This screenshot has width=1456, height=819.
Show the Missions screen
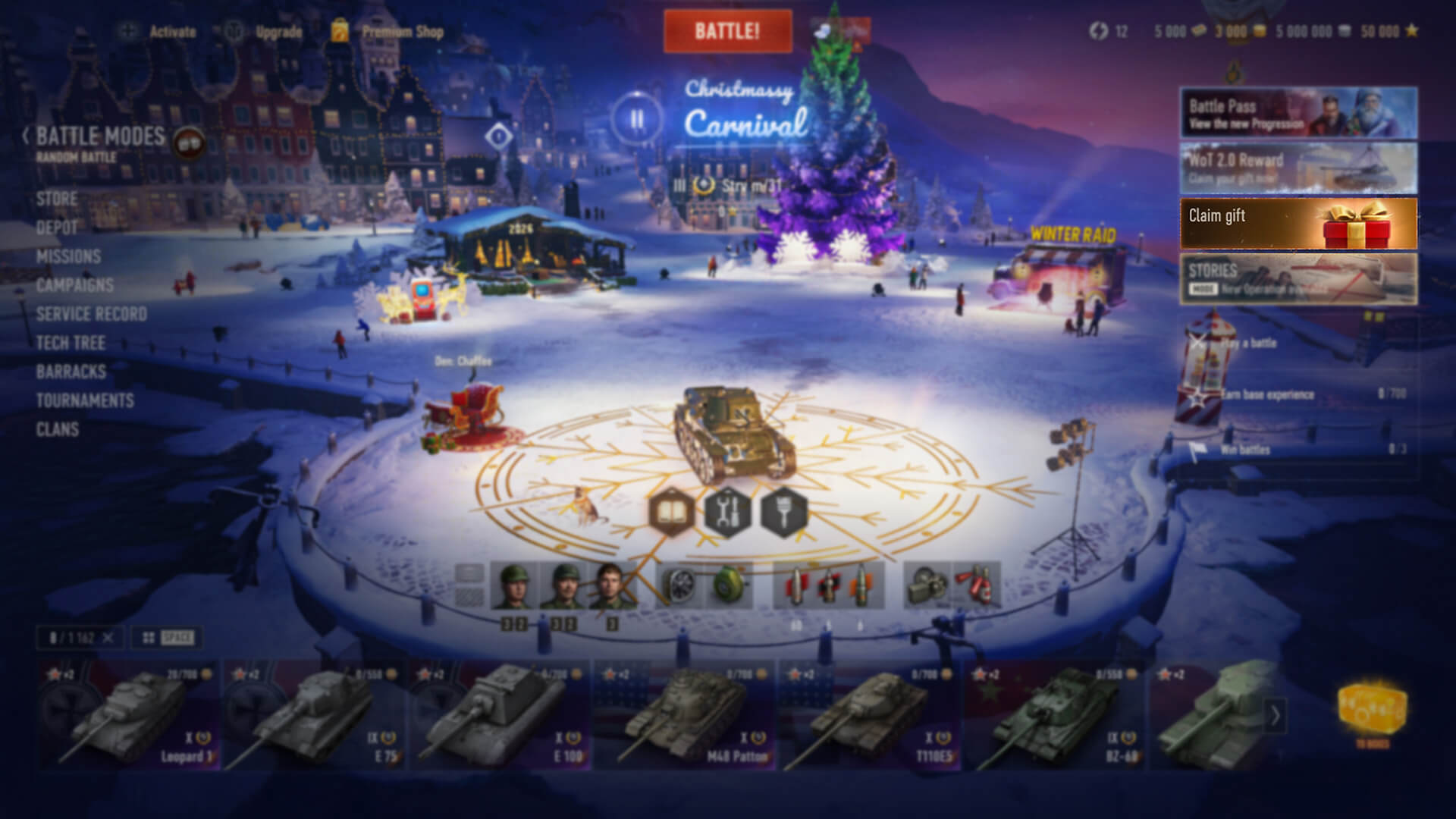pyautogui.click(x=68, y=257)
